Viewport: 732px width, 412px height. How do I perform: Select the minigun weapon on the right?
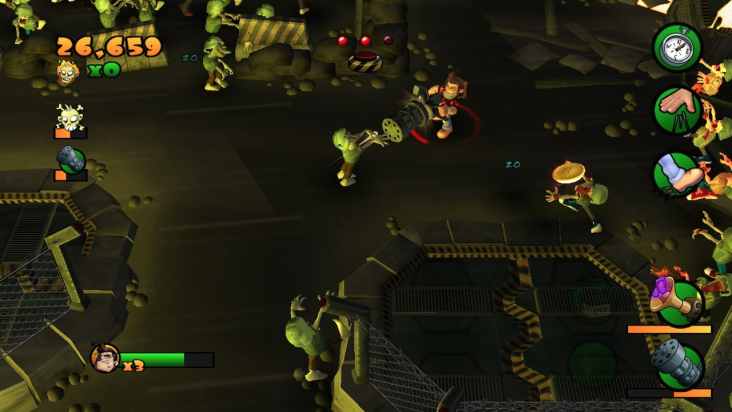[677, 363]
